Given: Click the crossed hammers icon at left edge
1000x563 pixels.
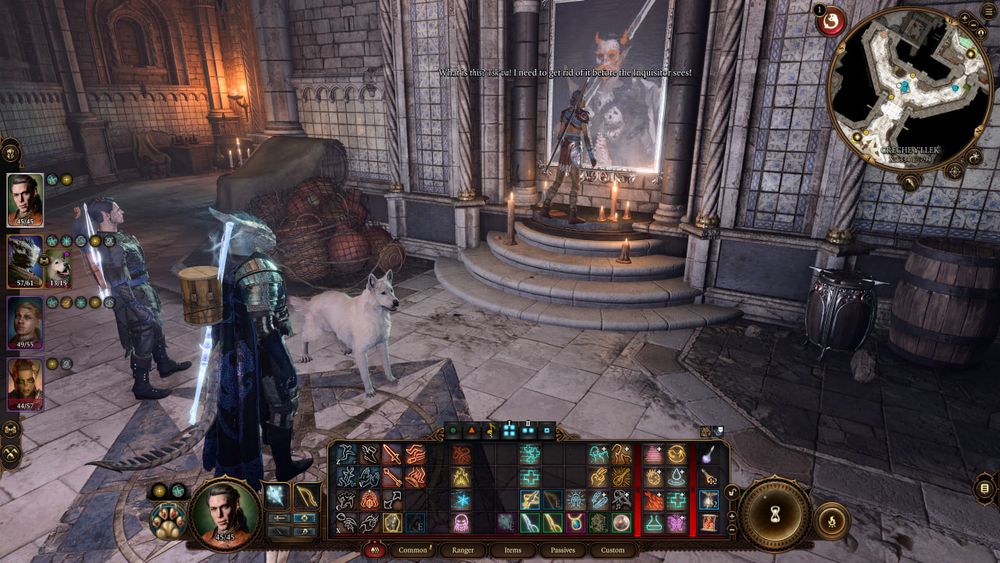Looking at the screenshot, I should (12, 456).
